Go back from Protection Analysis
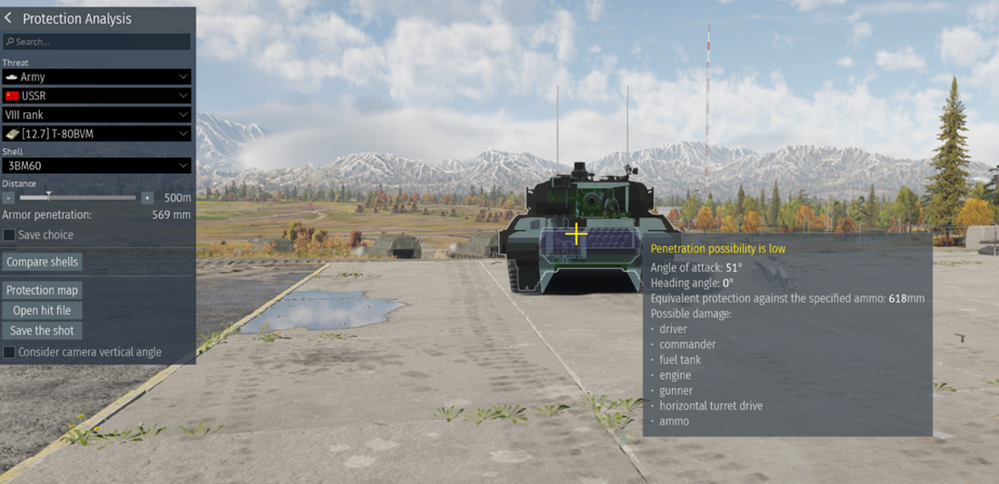 9,18
